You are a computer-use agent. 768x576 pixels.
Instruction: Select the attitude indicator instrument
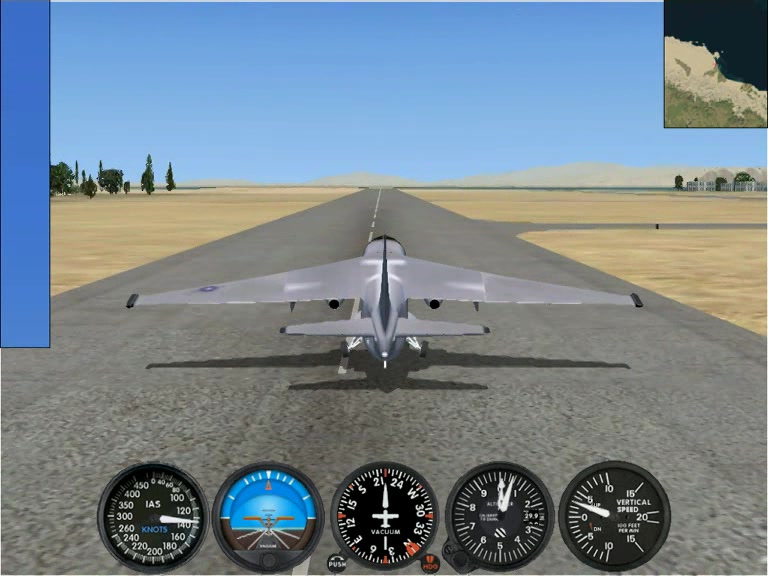(x=268, y=515)
